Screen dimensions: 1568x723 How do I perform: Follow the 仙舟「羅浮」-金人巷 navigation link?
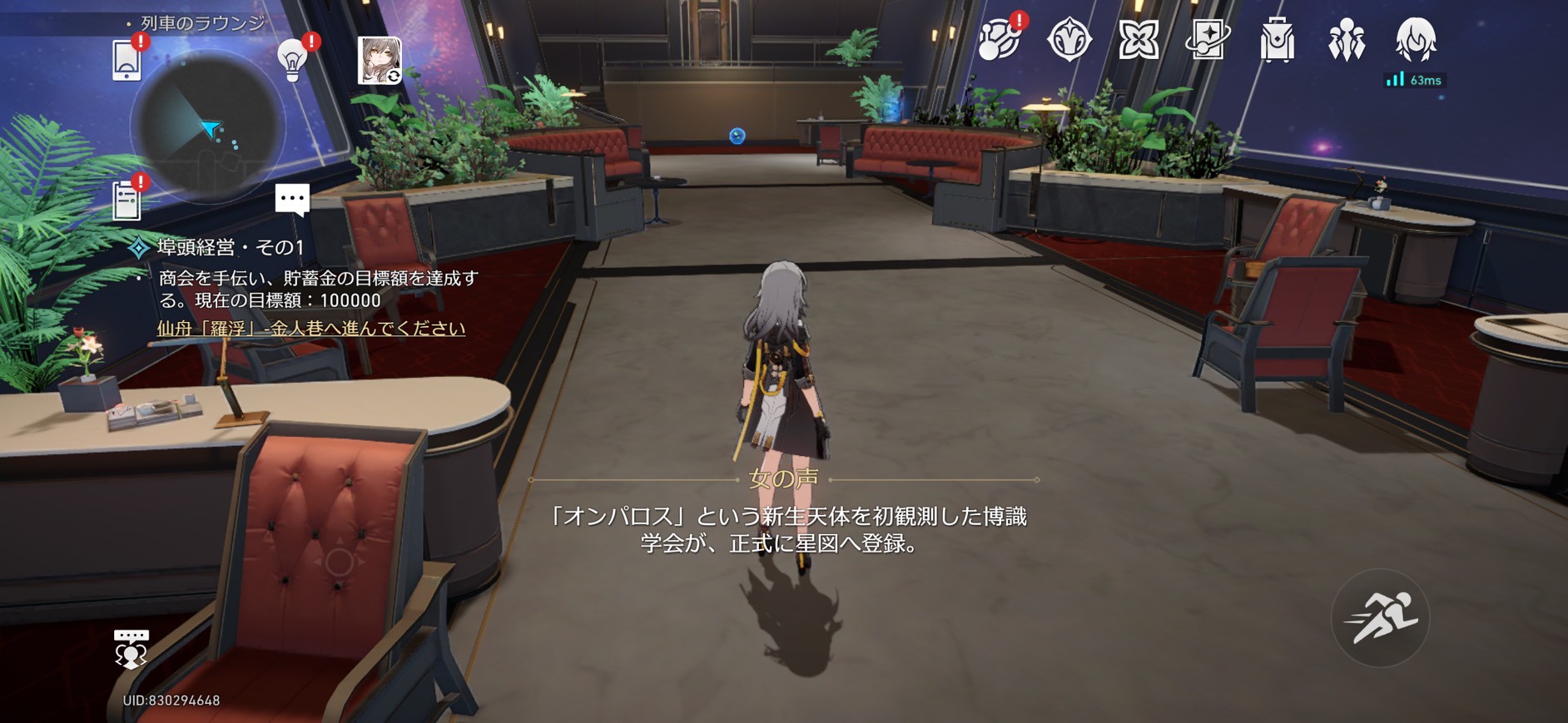[310, 329]
